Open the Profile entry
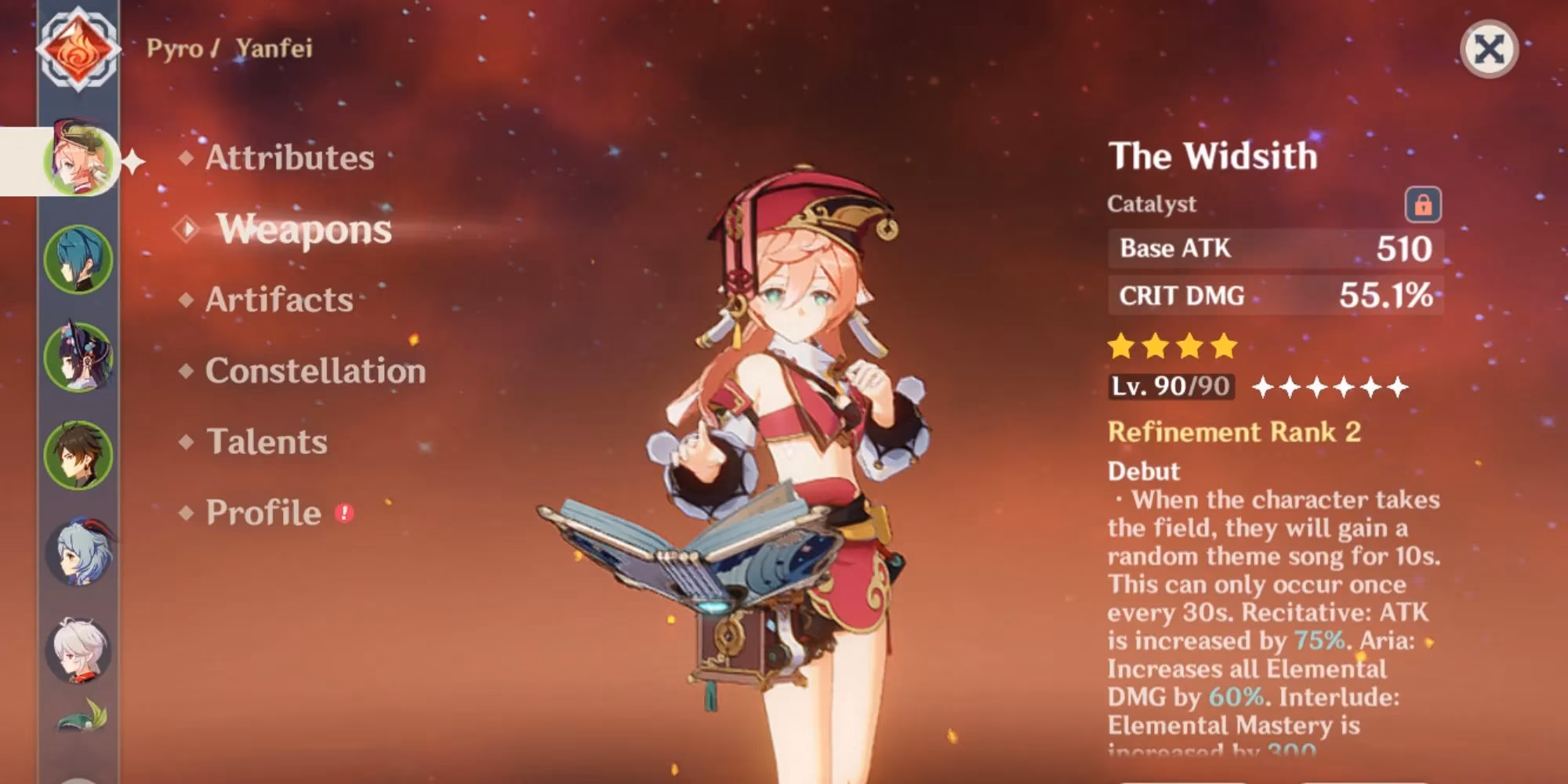This screenshot has height=784, width=1568. [x=263, y=513]
